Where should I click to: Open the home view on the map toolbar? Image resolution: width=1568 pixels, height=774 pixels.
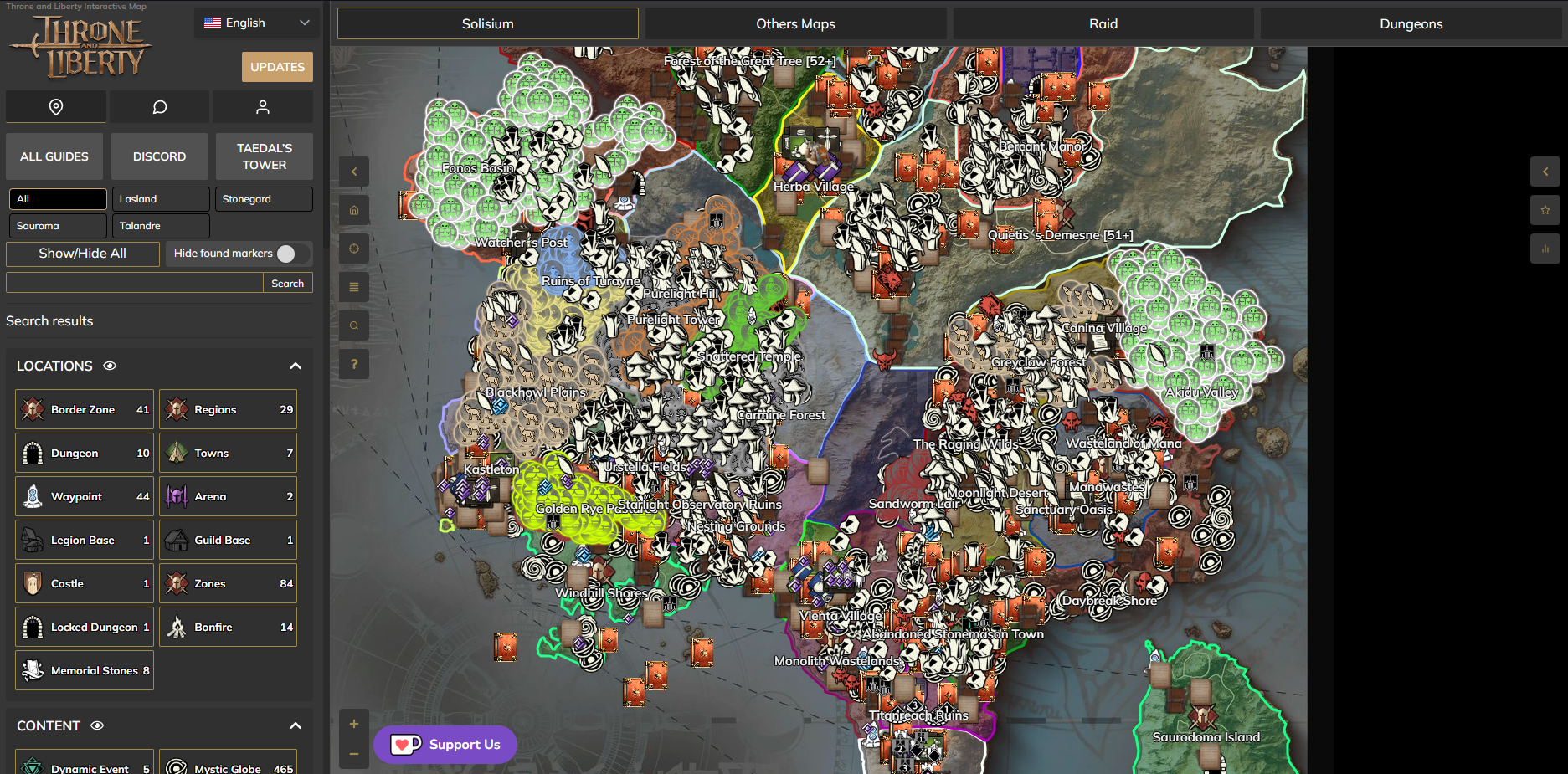(354, 210)
